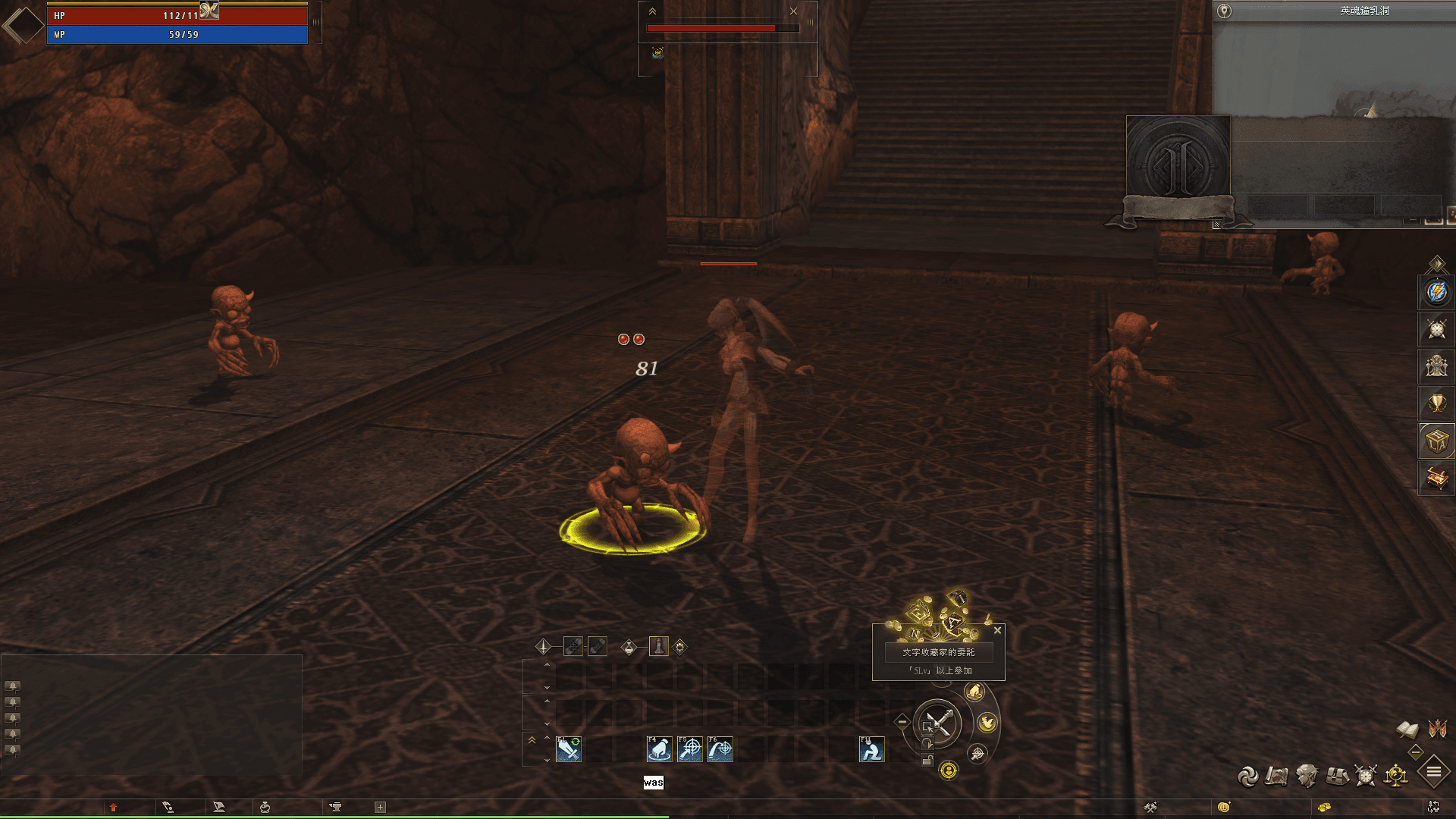
Task: Open the golden scales market icon
Action: 1395,776
